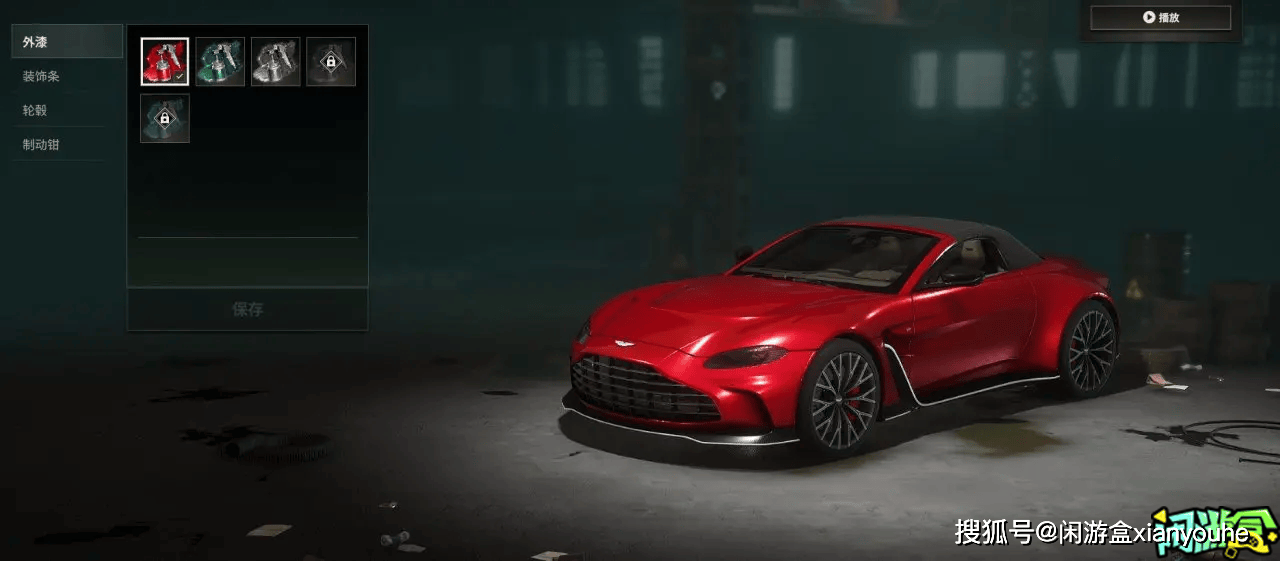Select the locked teal paint swatch
1280x561 pixels.
point(165,118)
